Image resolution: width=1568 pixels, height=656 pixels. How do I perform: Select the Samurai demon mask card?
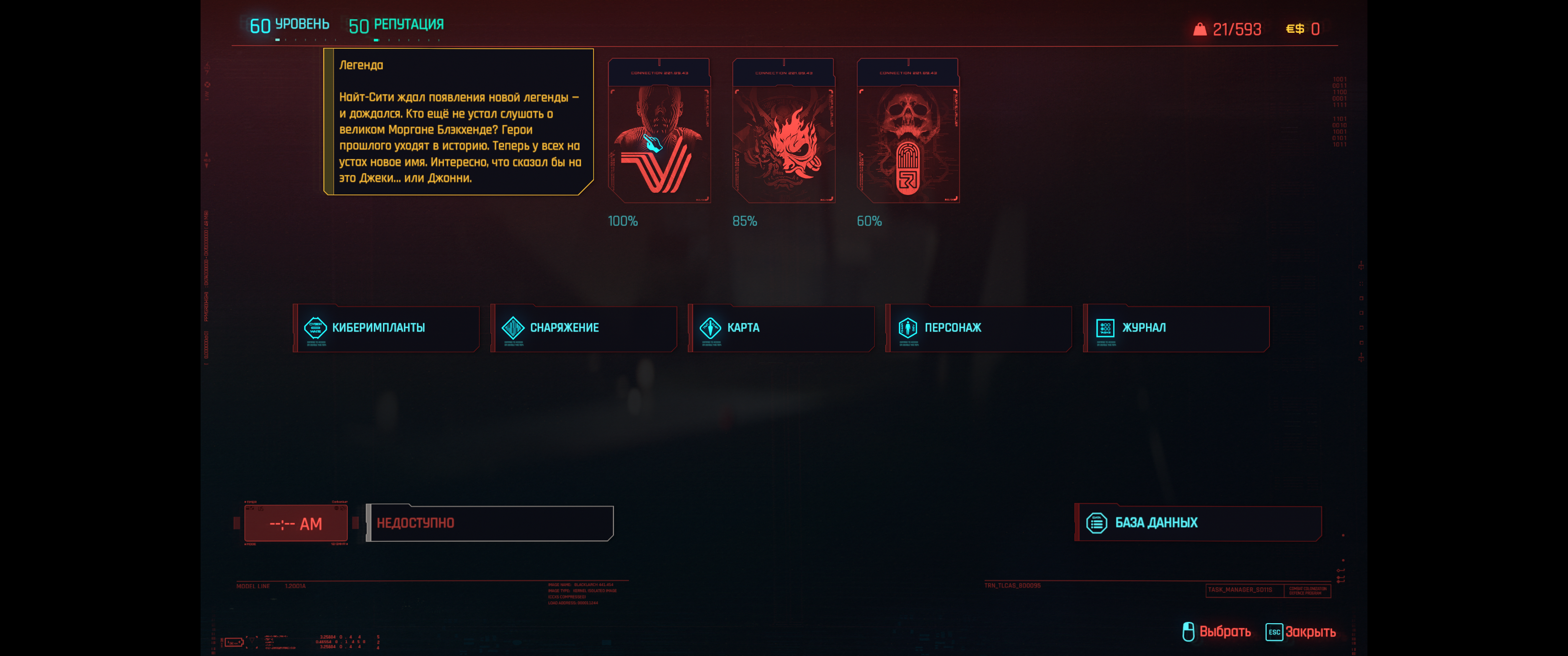784,131
